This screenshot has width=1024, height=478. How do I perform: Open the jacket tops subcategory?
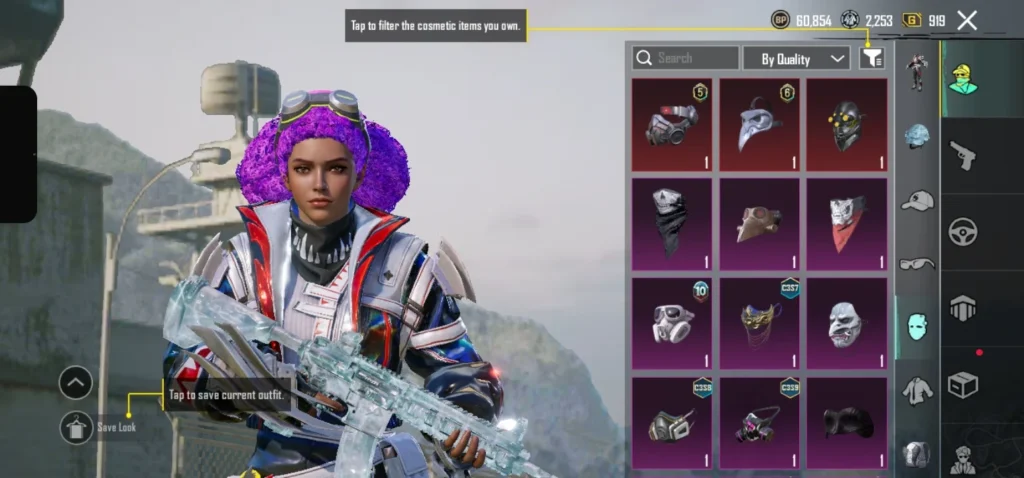pos(917,390)
